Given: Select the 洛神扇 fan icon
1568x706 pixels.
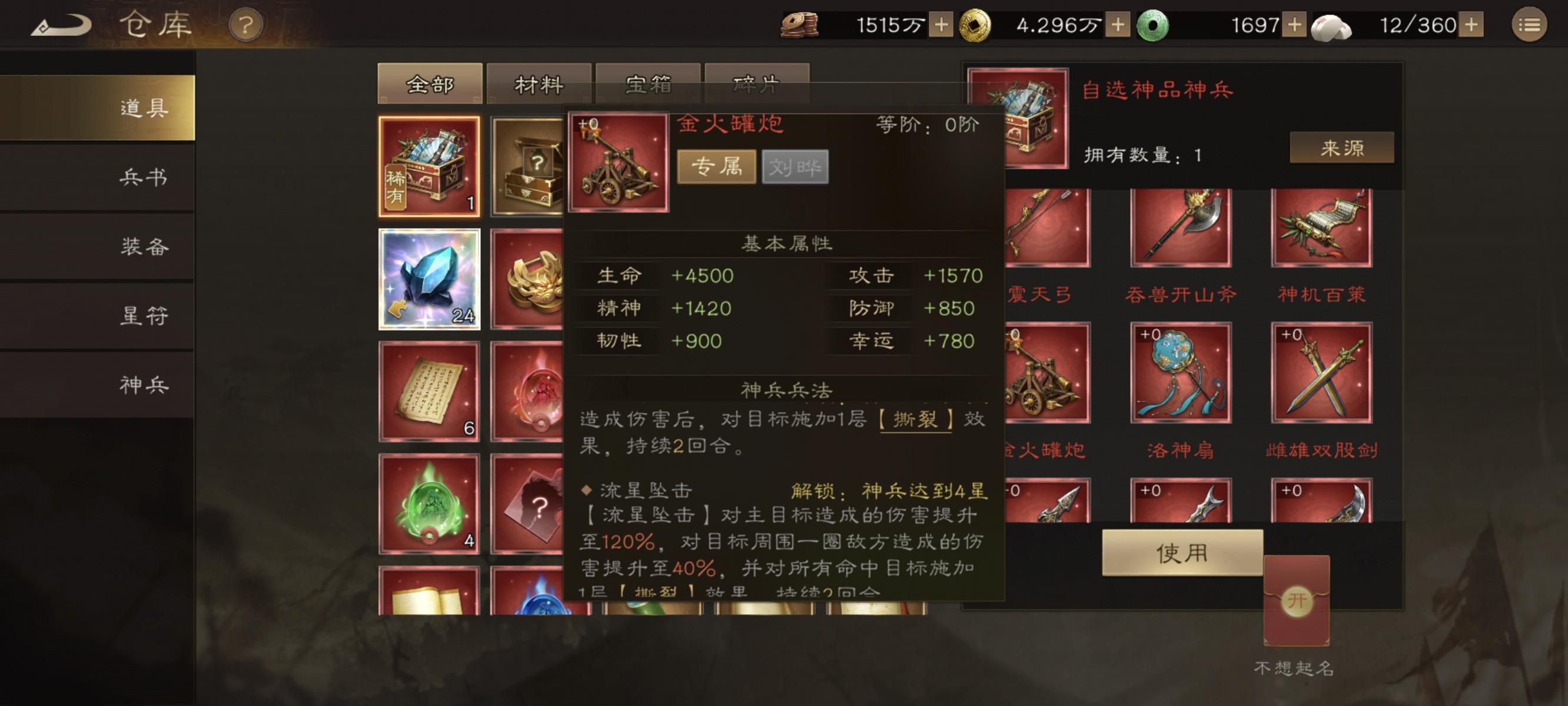Looking at the screenshot, I should (1182, 374).
